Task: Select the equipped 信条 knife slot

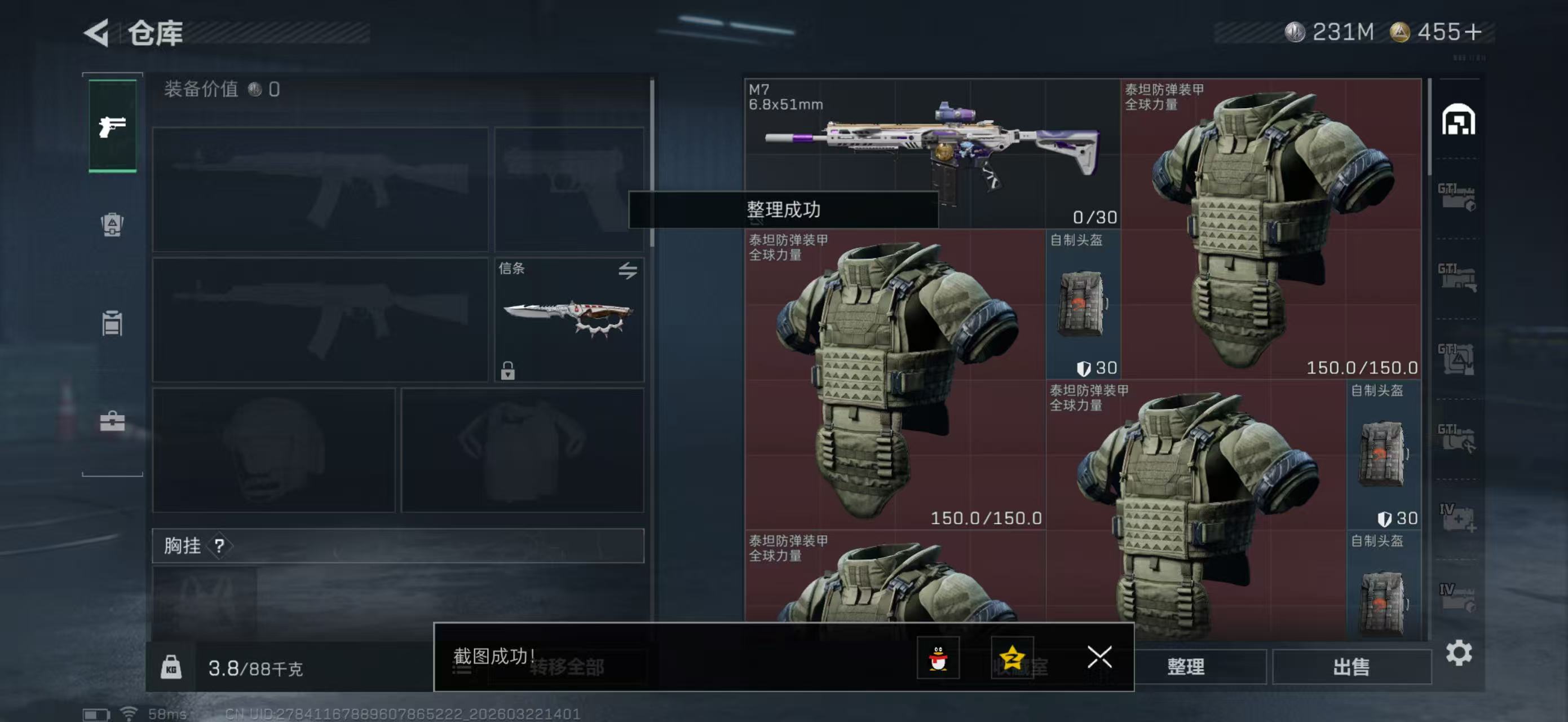Action: (x=568, y=320)
